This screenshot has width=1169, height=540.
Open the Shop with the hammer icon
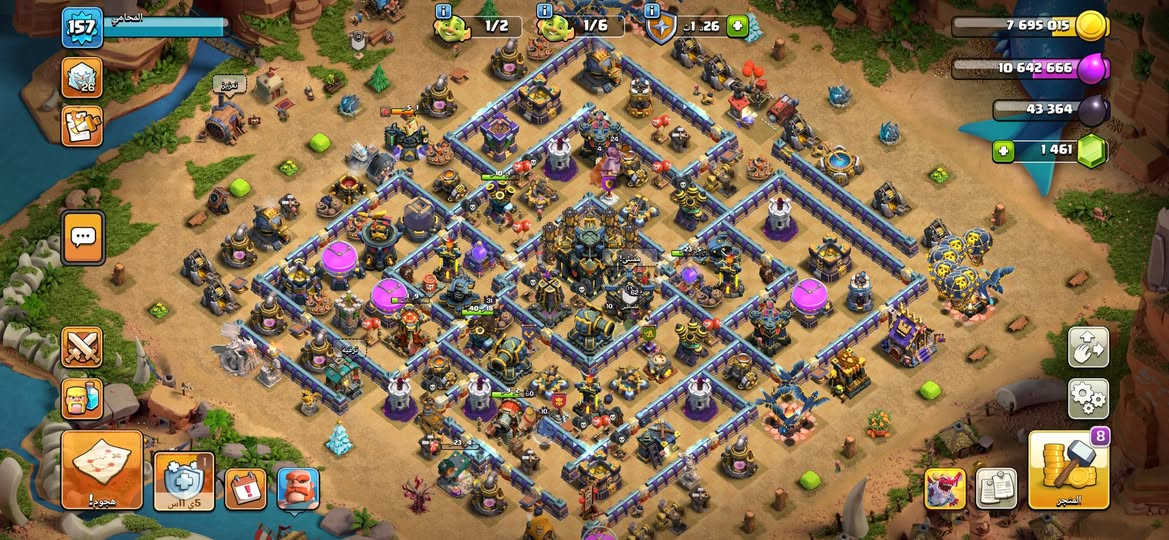tap(1068, 469)
